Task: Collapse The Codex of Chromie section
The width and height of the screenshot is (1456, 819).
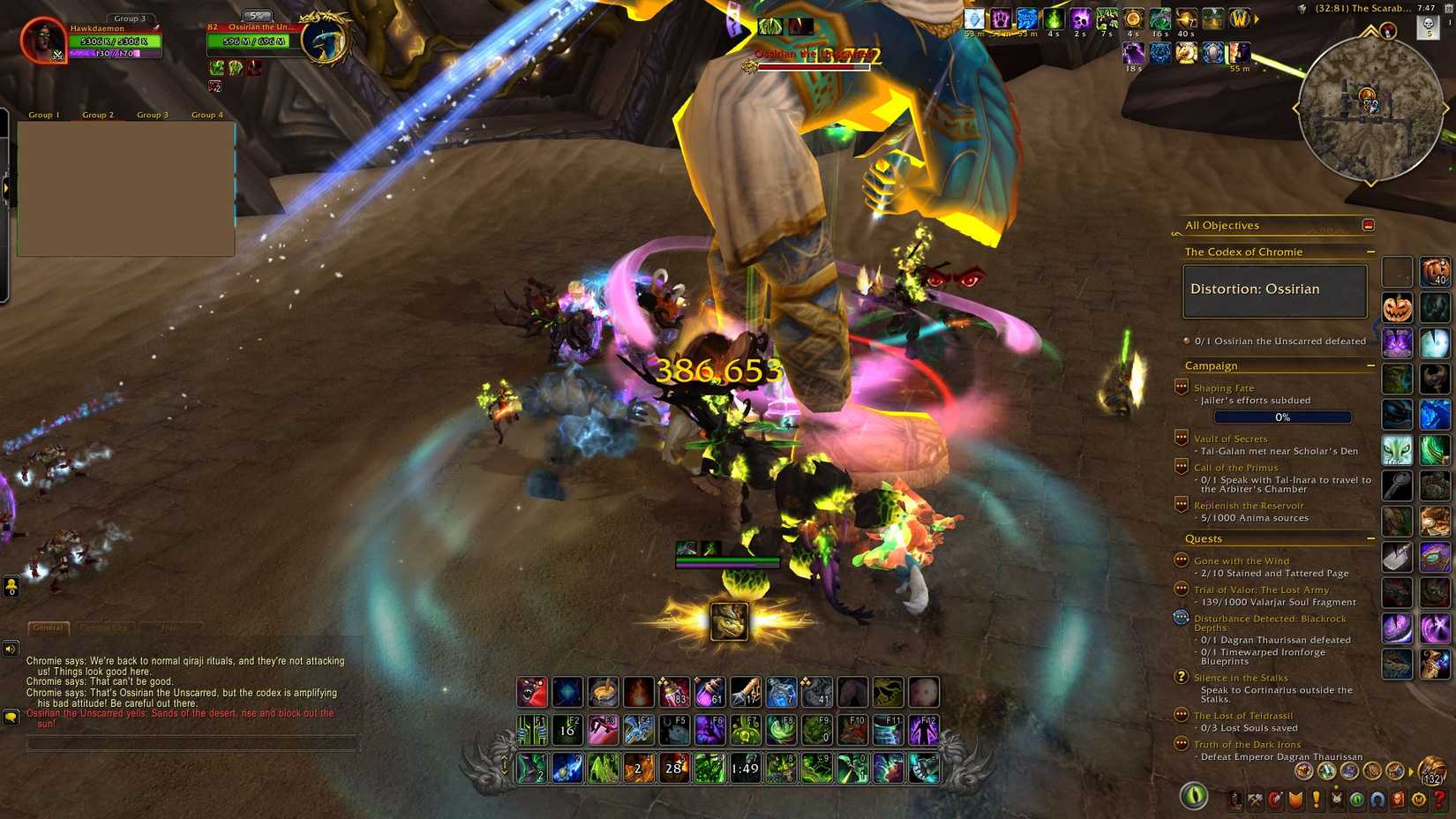Action: tap(1370, 252)
